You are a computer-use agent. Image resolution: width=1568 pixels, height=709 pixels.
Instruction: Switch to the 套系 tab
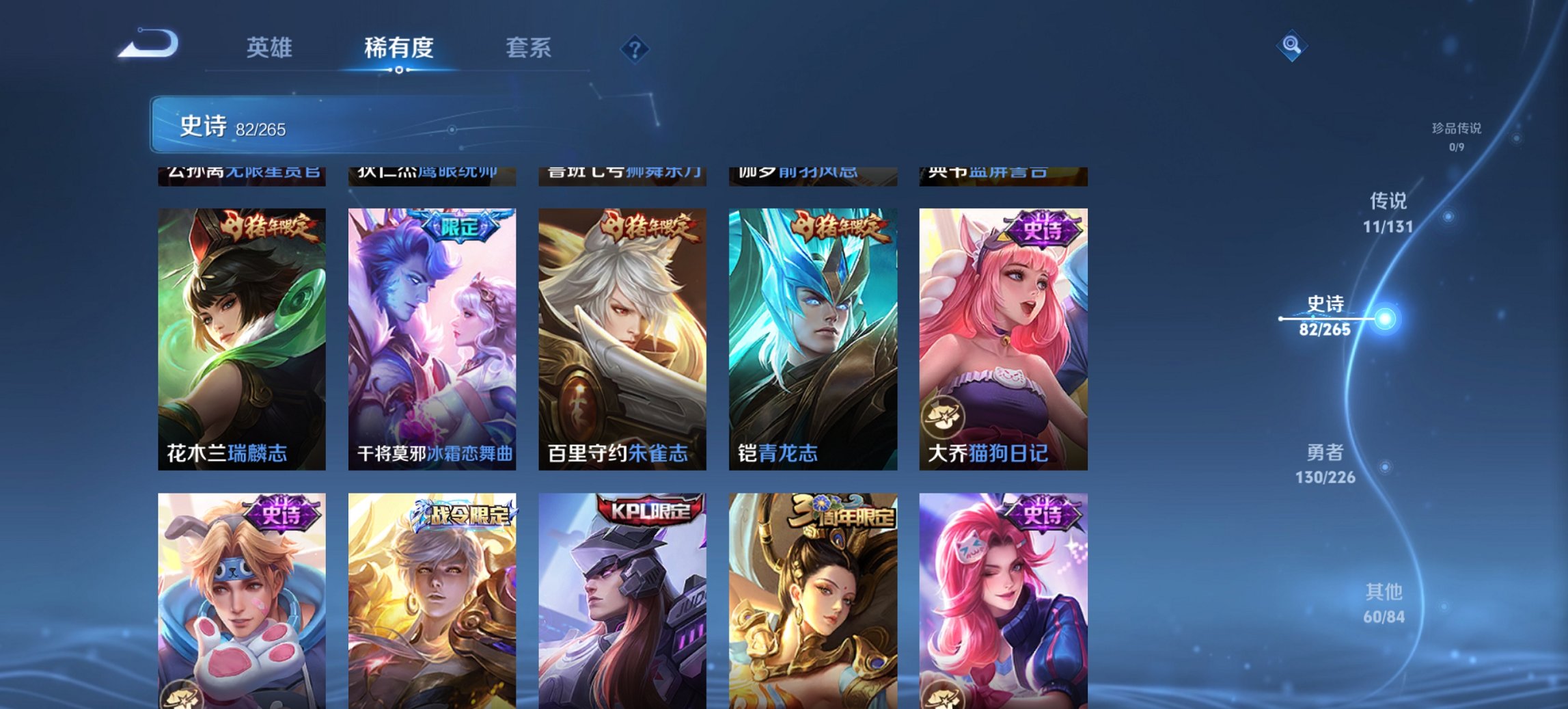pos(529,48)
